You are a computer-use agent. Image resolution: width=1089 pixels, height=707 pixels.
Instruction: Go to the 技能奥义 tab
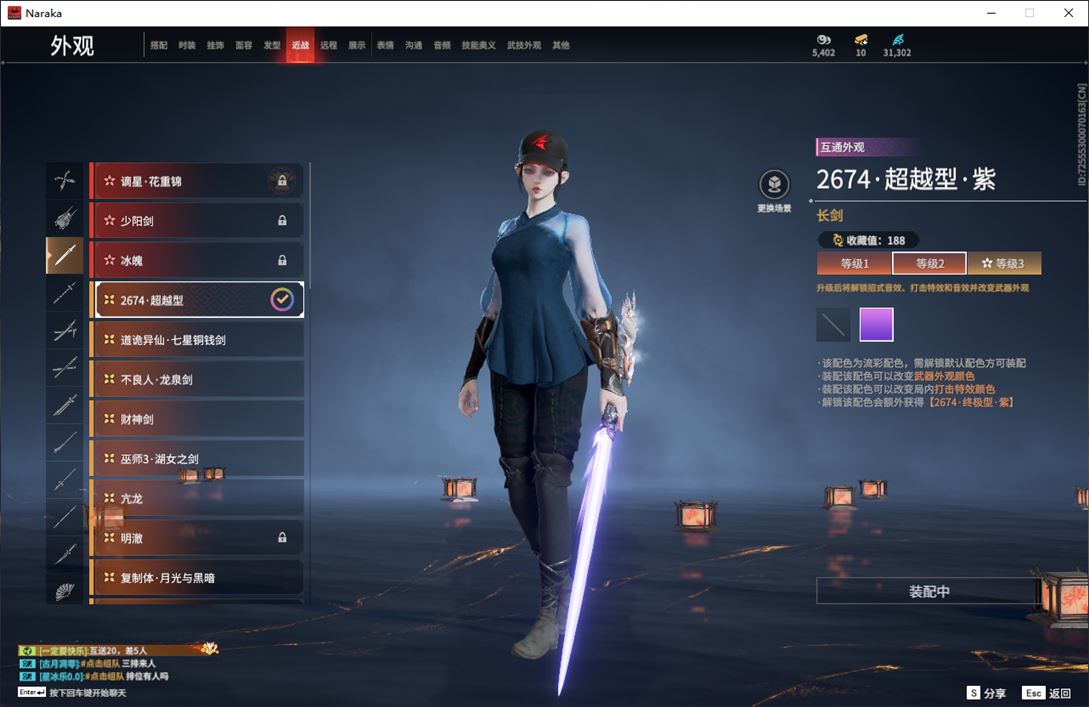tap(478, 45)
